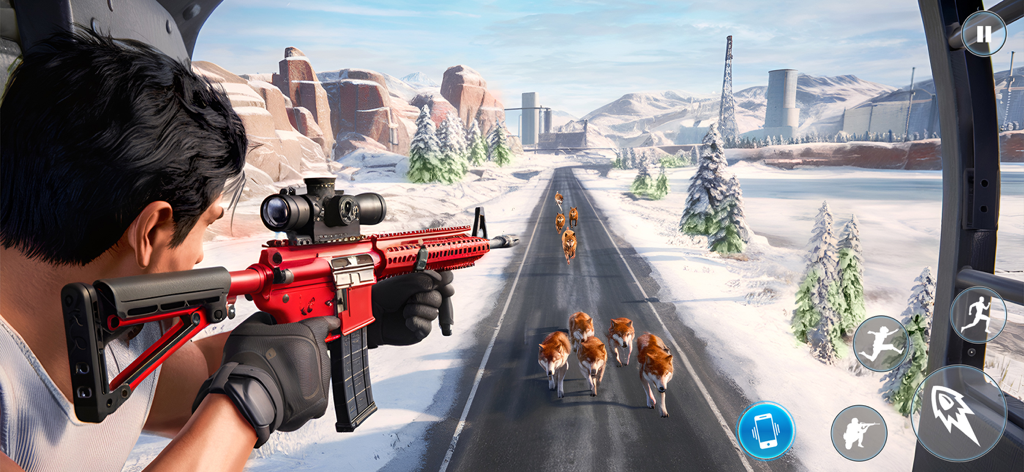Fire using the large rocket button
This screenshot has height=472, width=1024.
point(959,413)
